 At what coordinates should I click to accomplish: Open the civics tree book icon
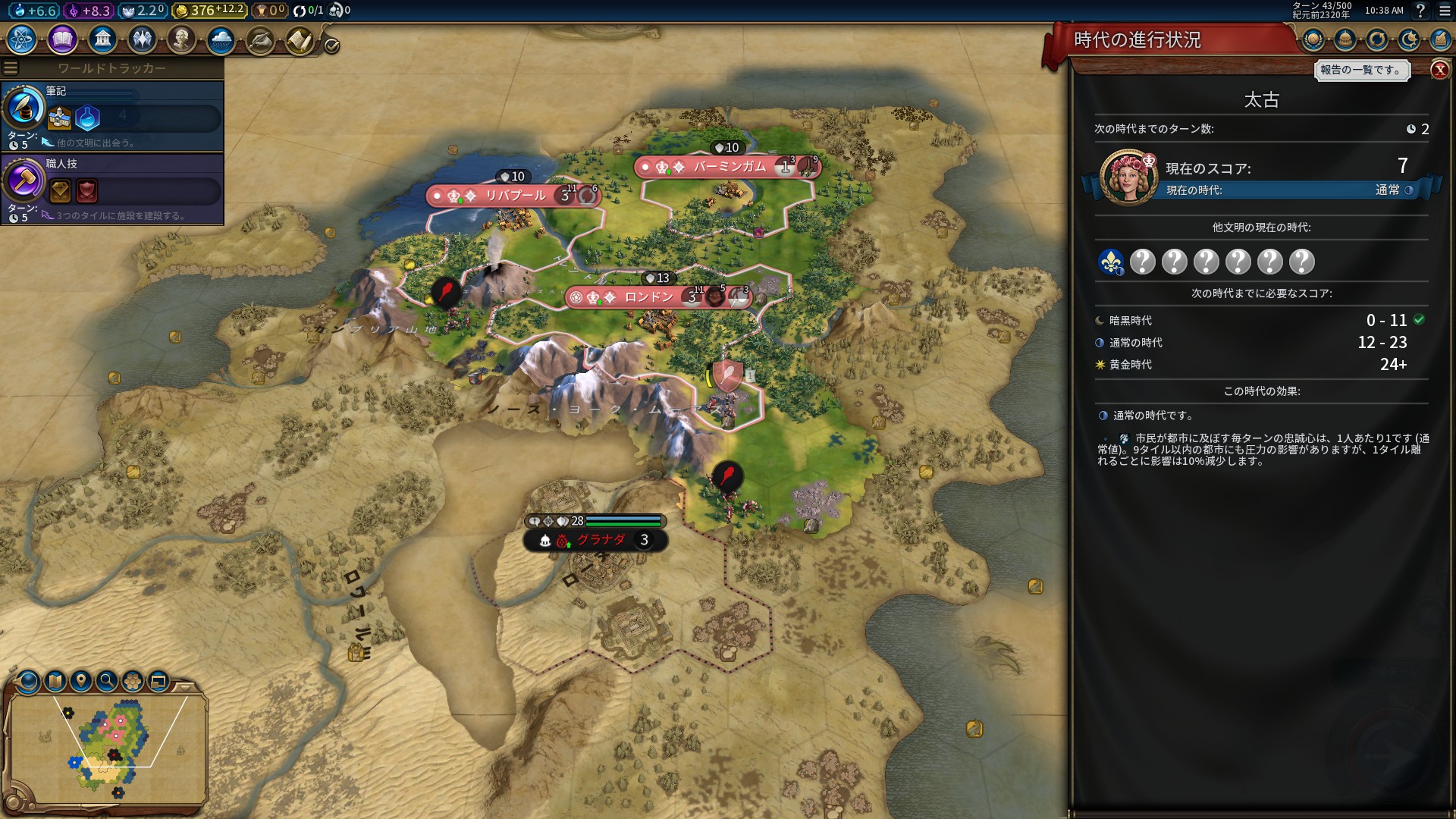62,39
